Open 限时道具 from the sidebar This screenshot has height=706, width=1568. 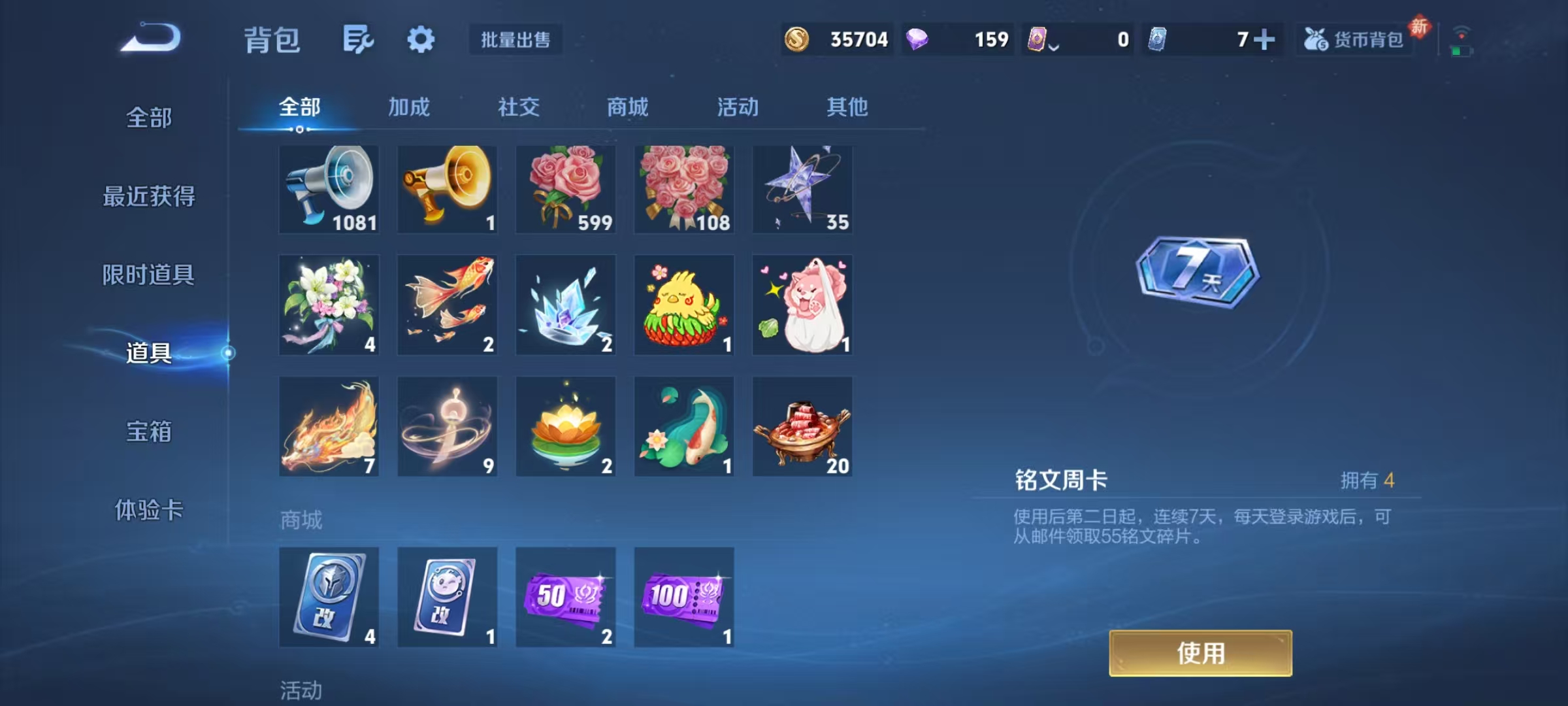[x=149, y=275]
